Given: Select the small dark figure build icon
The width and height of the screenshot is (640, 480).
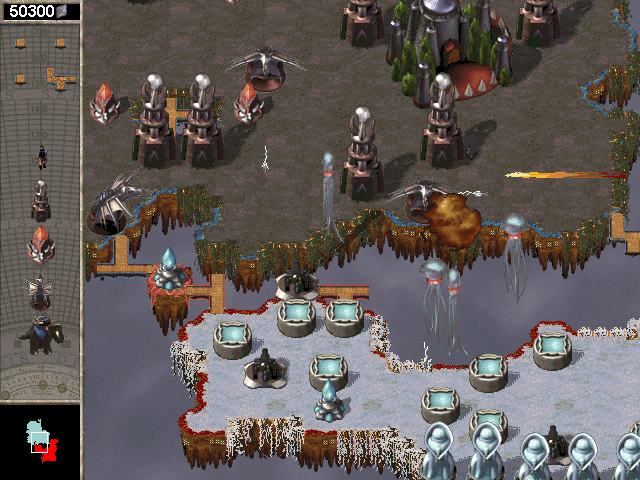Looking at the screenshot, I should click(x=41, y=155).
